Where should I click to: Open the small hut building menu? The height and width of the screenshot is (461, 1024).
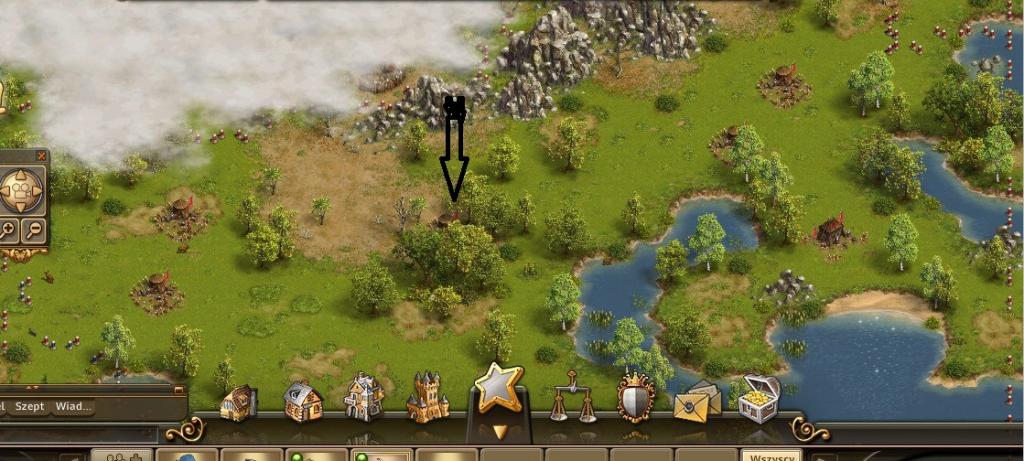pyautogui.click(x=239, y=401)
